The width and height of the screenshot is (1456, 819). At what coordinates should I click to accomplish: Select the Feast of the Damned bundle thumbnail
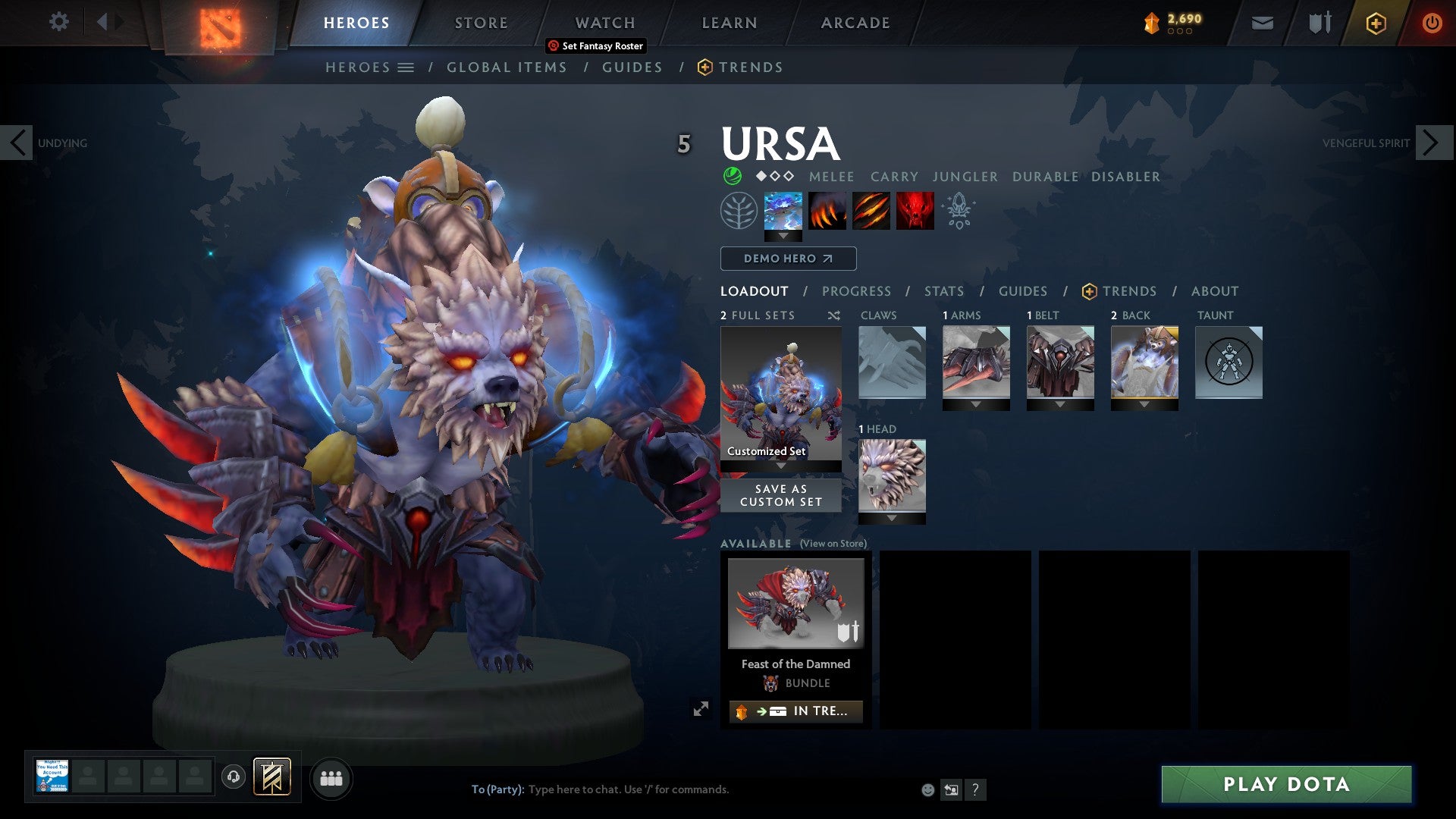(795, 603)
